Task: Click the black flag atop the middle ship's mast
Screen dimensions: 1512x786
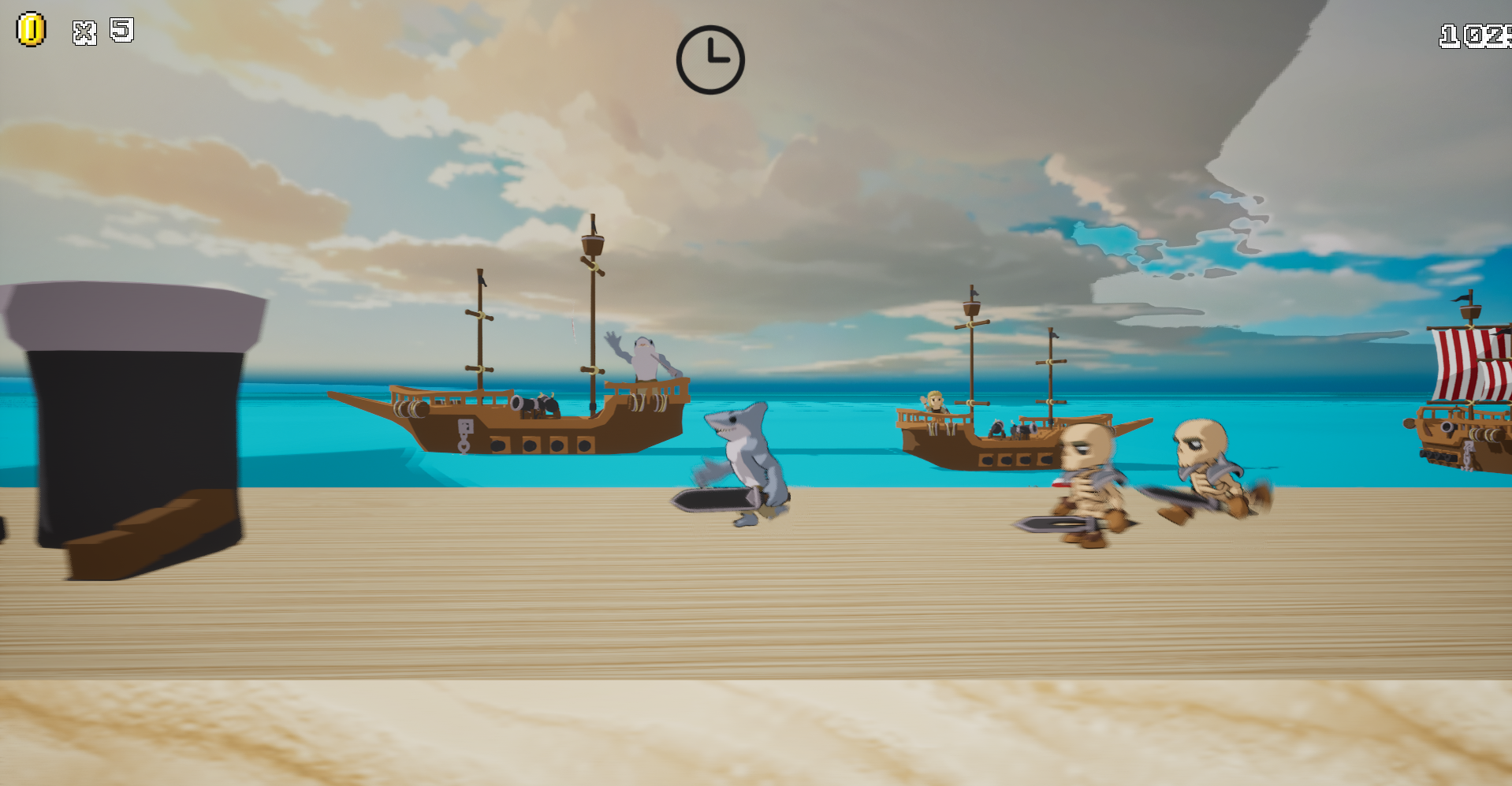Action: (976, 293)
